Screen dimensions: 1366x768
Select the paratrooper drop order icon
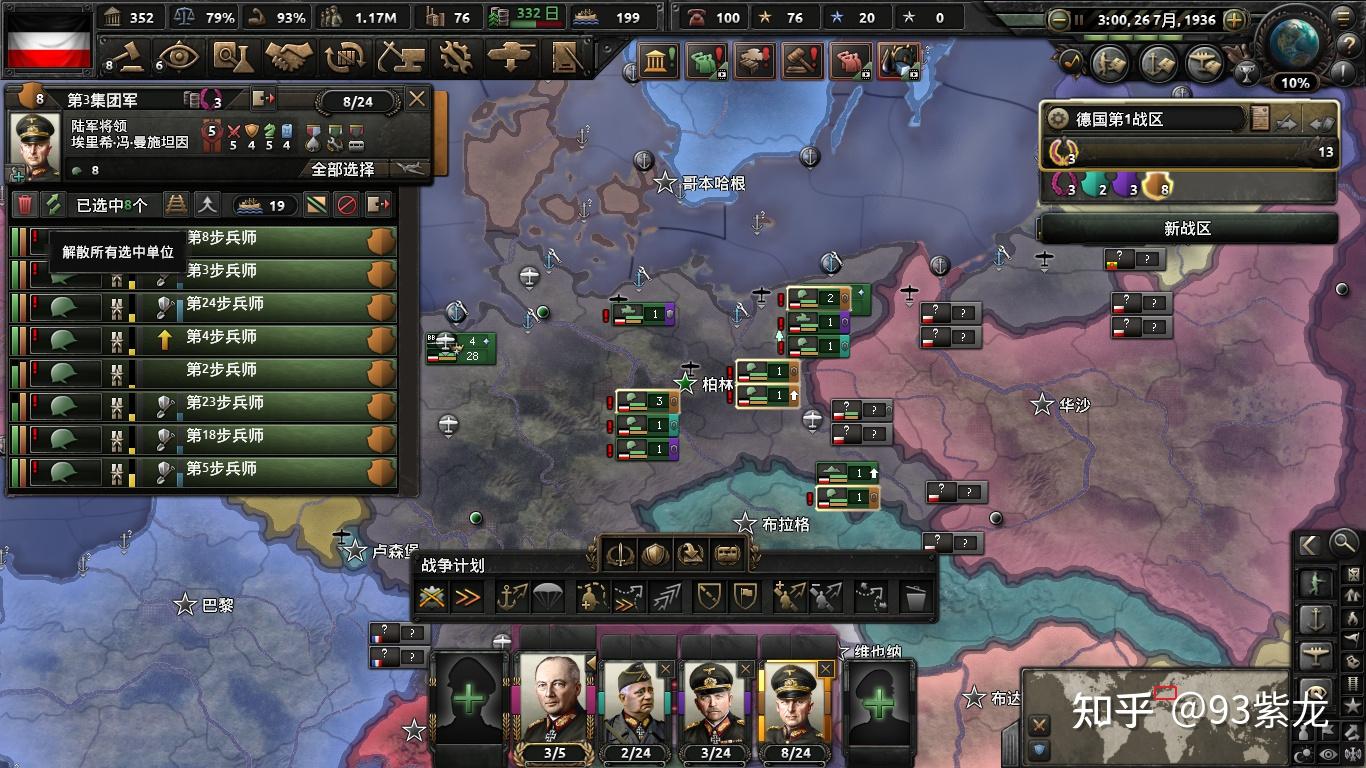[546, 597]
